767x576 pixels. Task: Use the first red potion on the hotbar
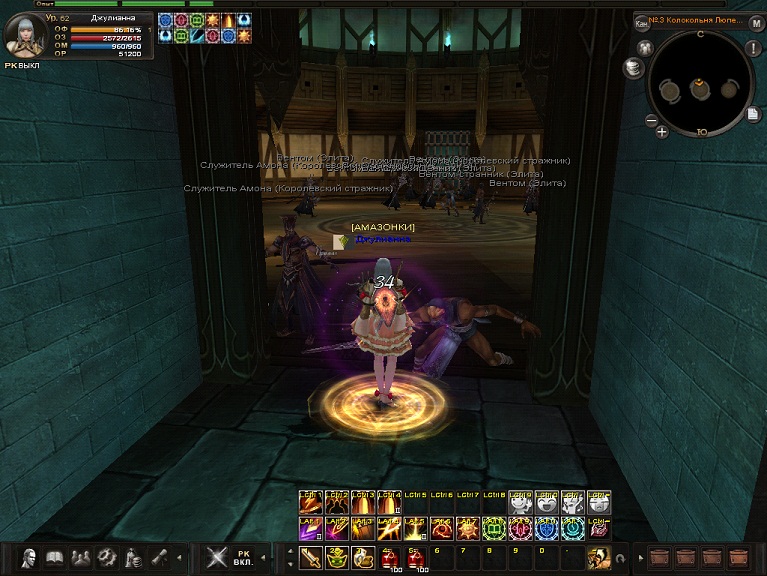click(389, 557)
